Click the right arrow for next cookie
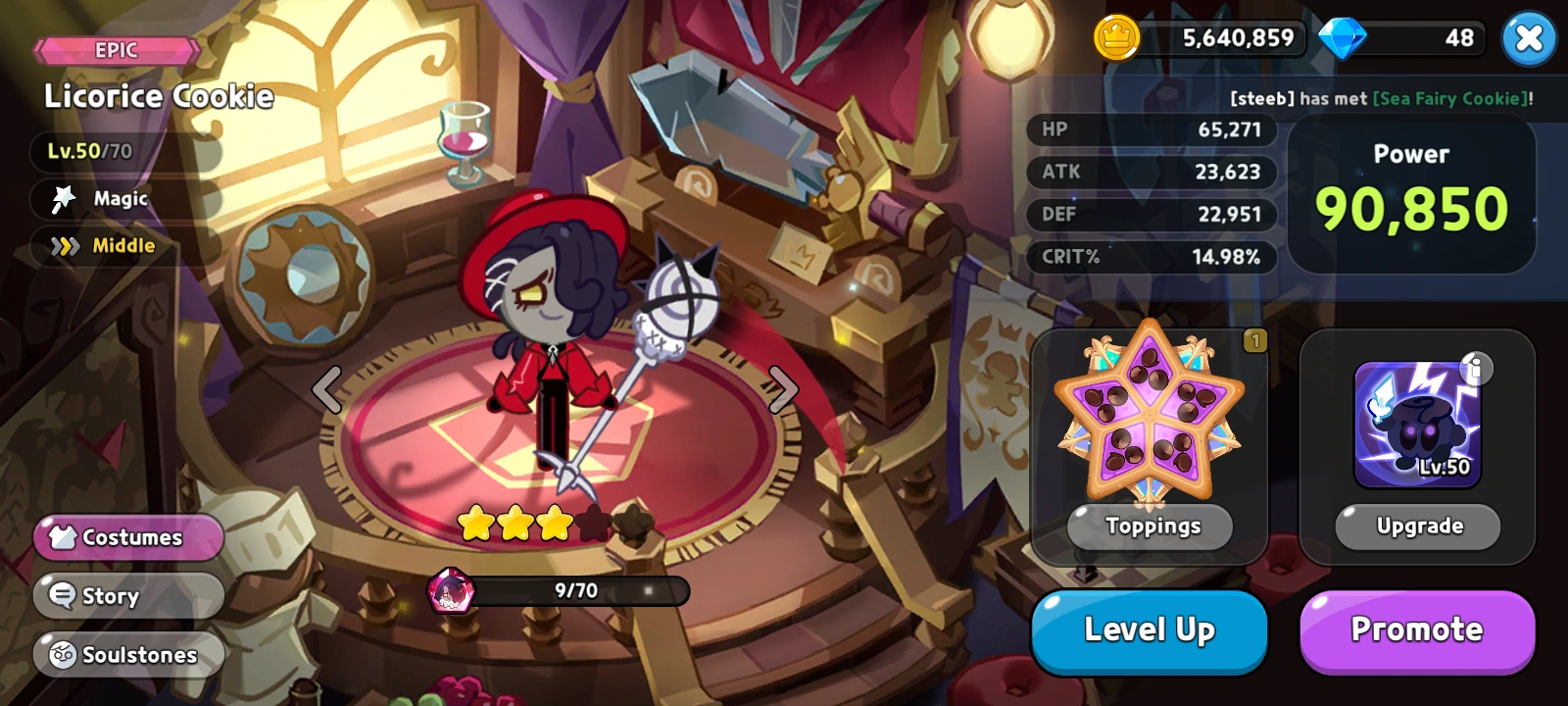 (x=781, y=389)
